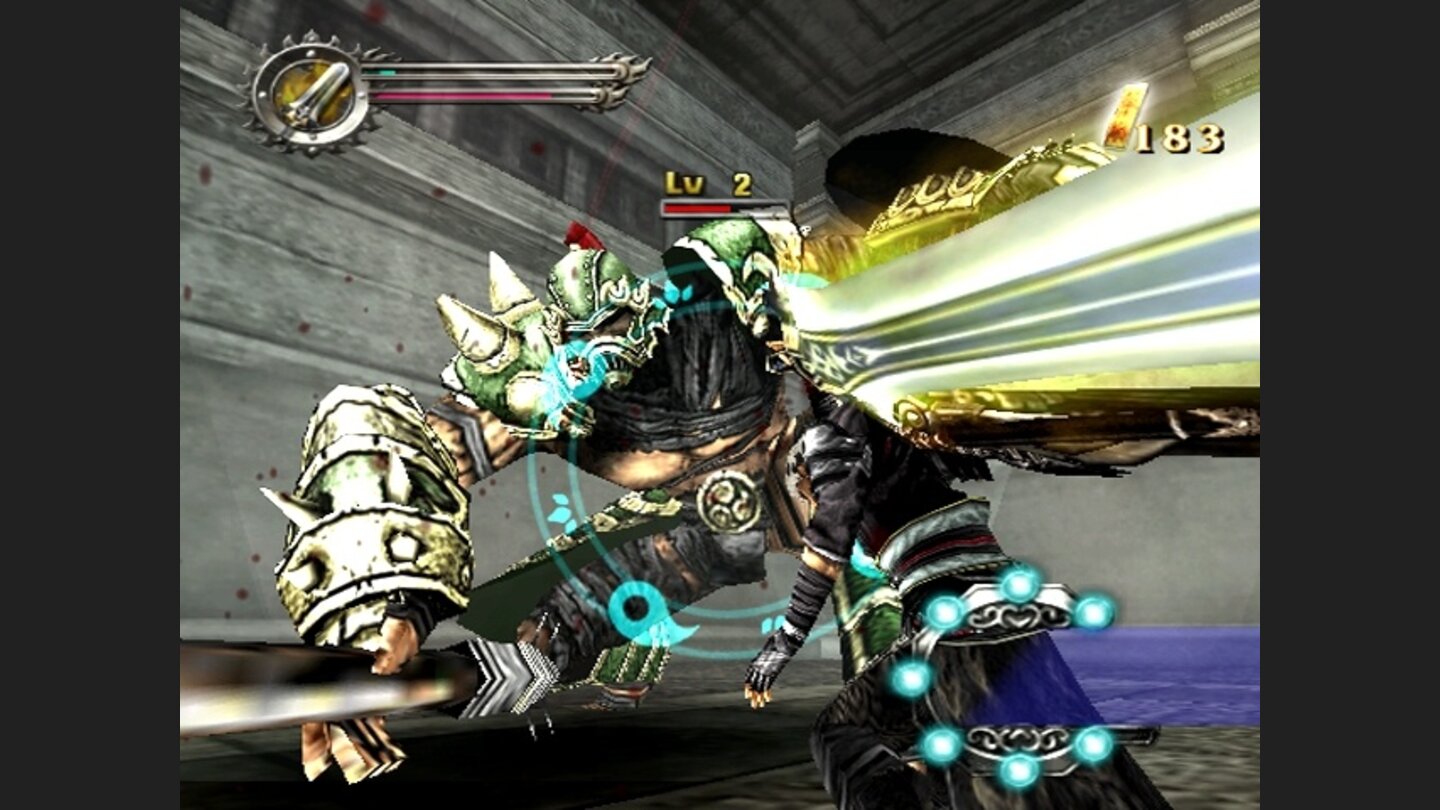This screenshot has width=1440, height=810.
Task: Click the rightmost orb on the upper spirit bracelet
Action: click(1093, 615)
